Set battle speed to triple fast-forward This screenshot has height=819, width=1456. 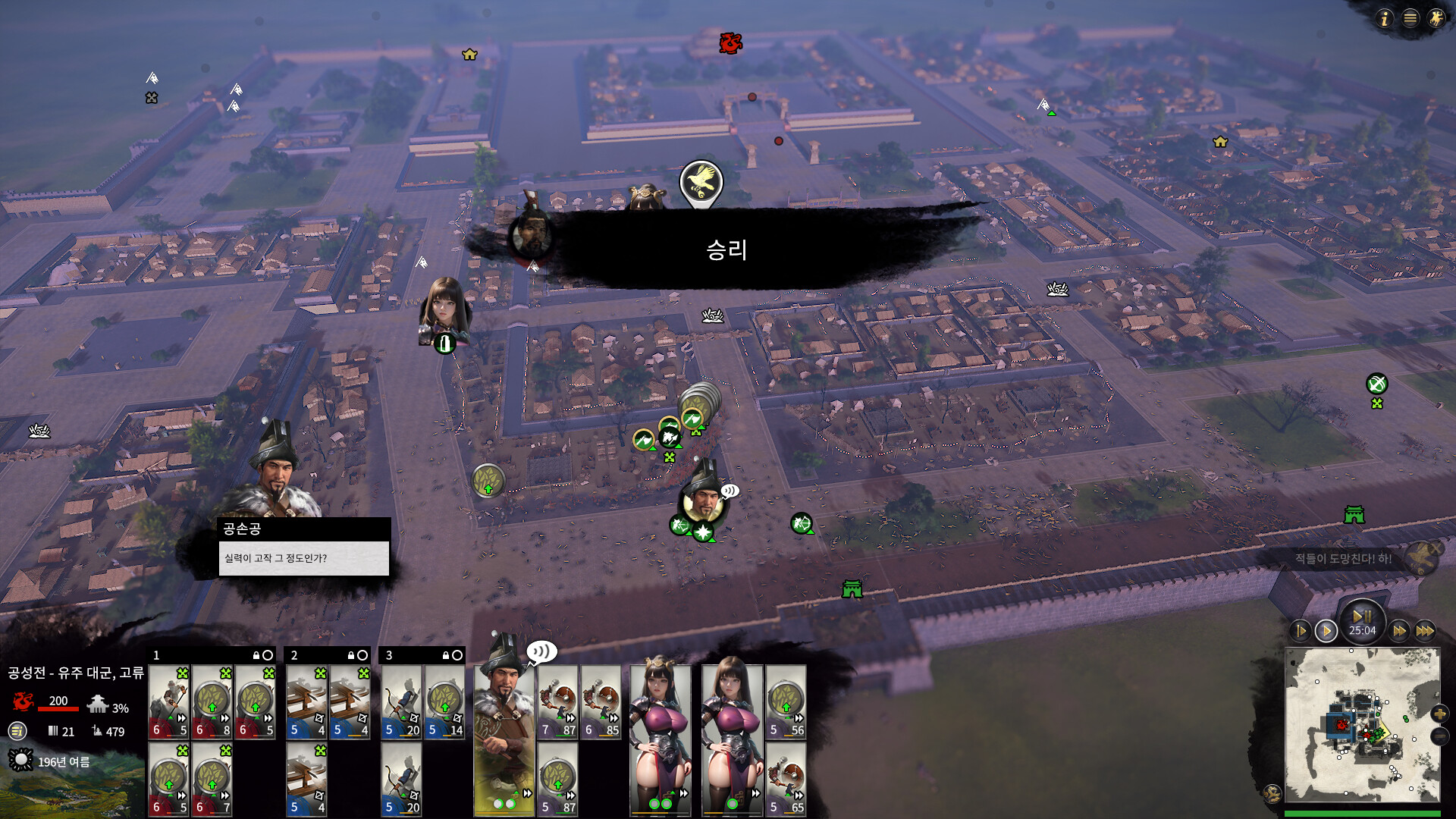[x=1426, y=631]
